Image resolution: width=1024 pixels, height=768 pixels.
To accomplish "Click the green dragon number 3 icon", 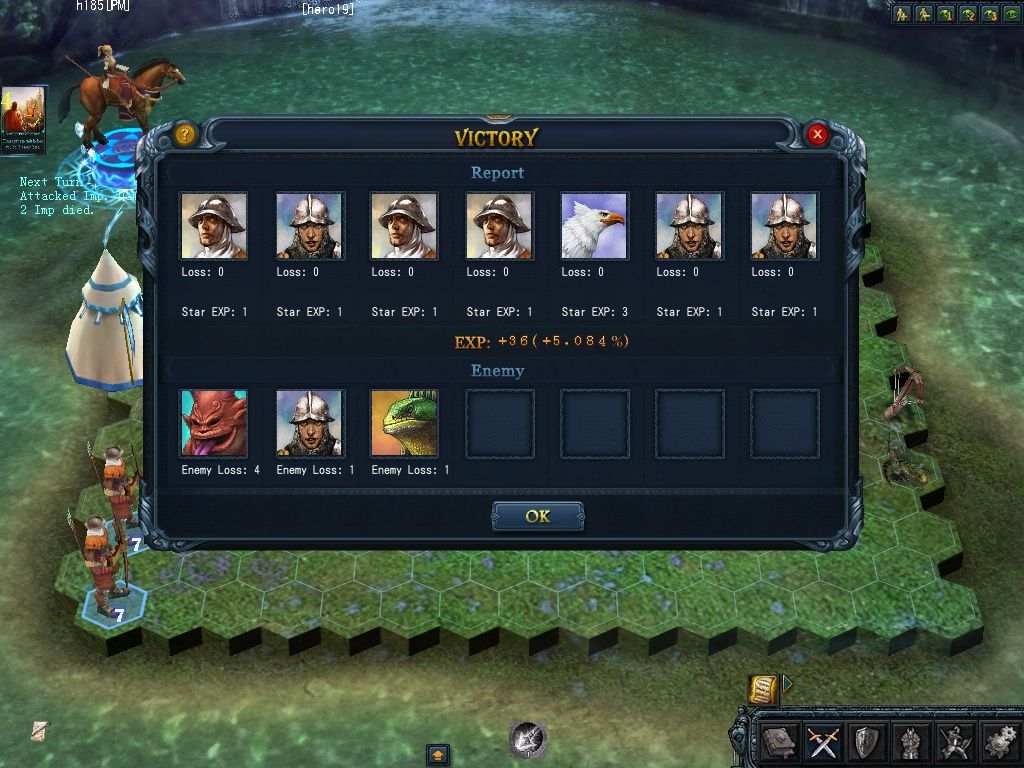I will click(x=989, y=14).
